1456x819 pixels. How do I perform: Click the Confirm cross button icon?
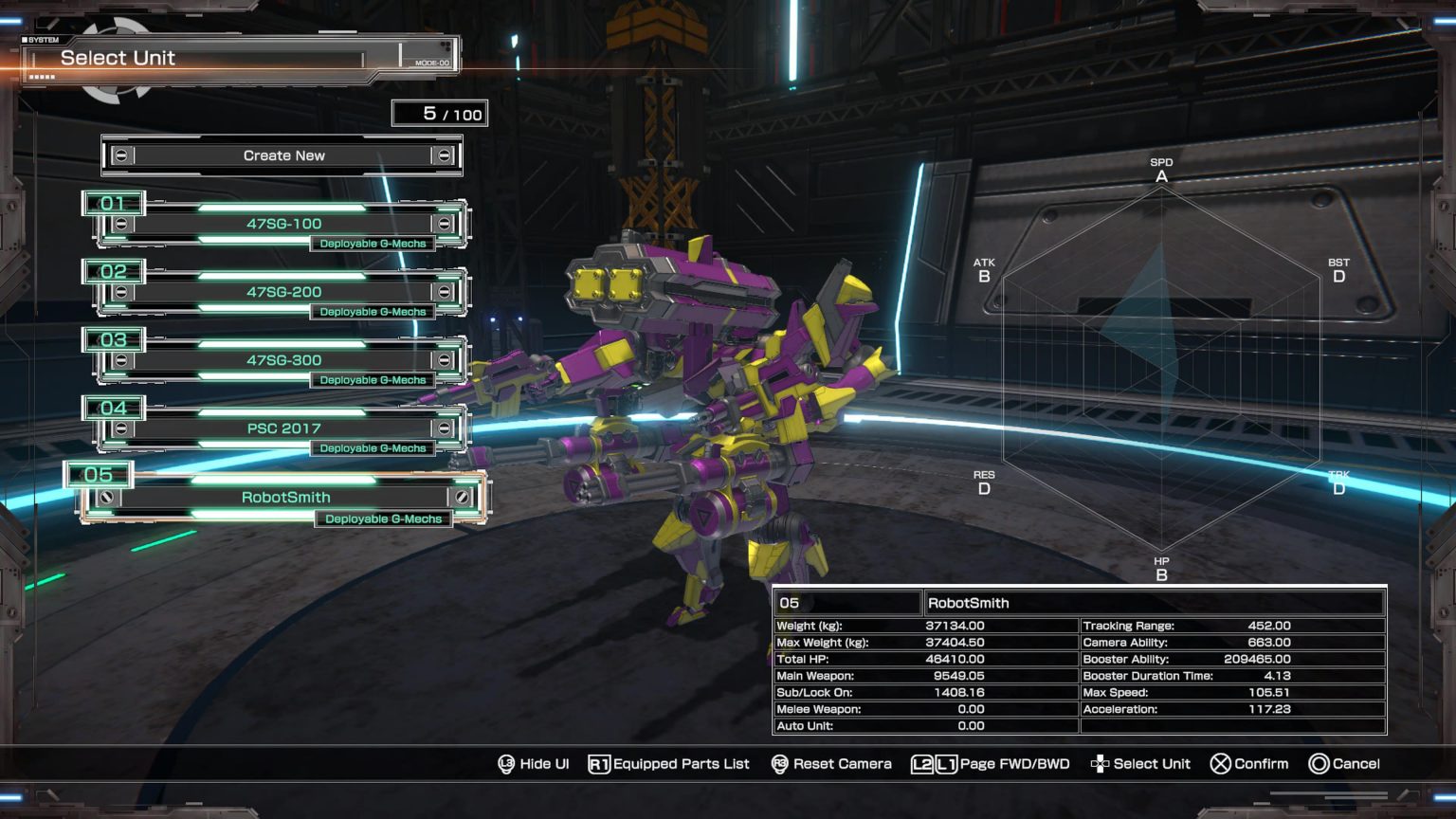coord(1220,763)
